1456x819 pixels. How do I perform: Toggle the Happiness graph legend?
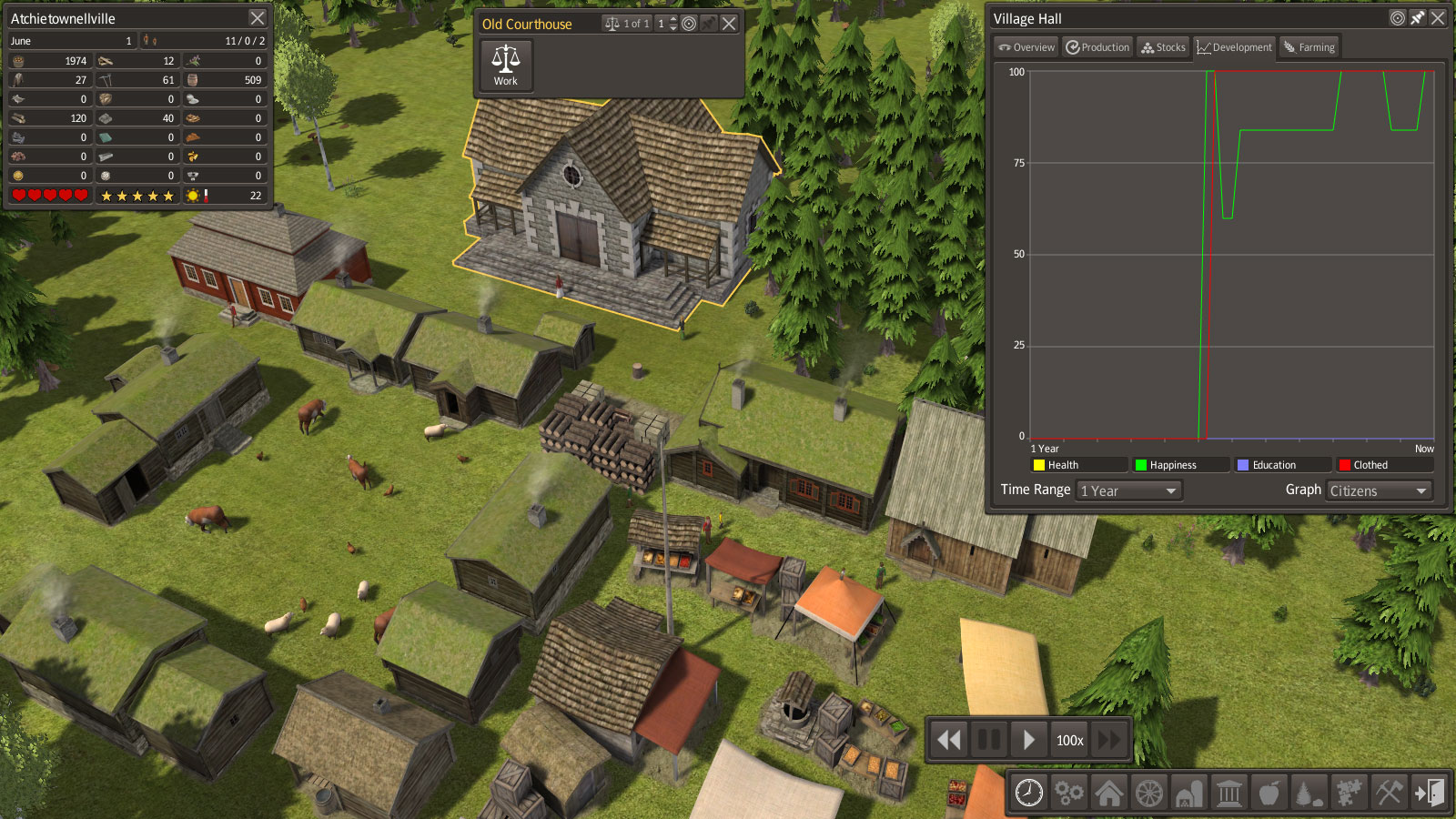pyautogui.click(x=1179, y=465)
